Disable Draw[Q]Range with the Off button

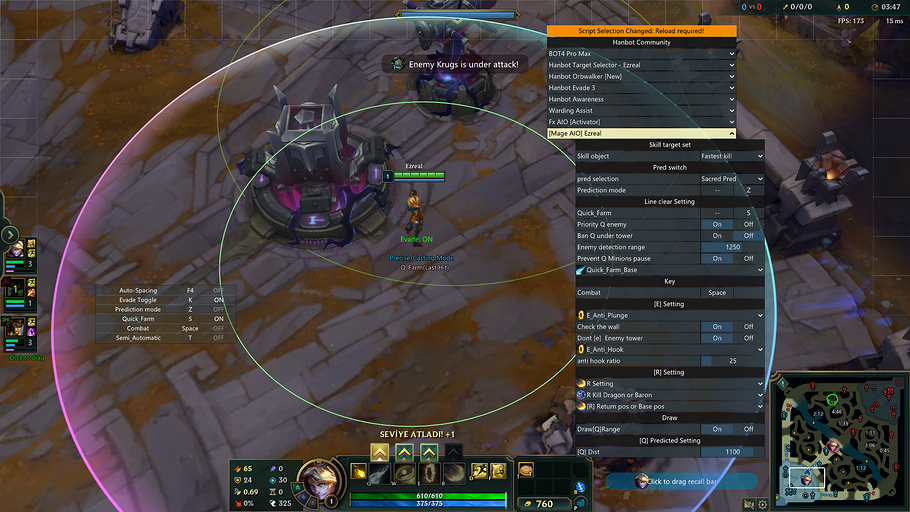click(748, 429)
